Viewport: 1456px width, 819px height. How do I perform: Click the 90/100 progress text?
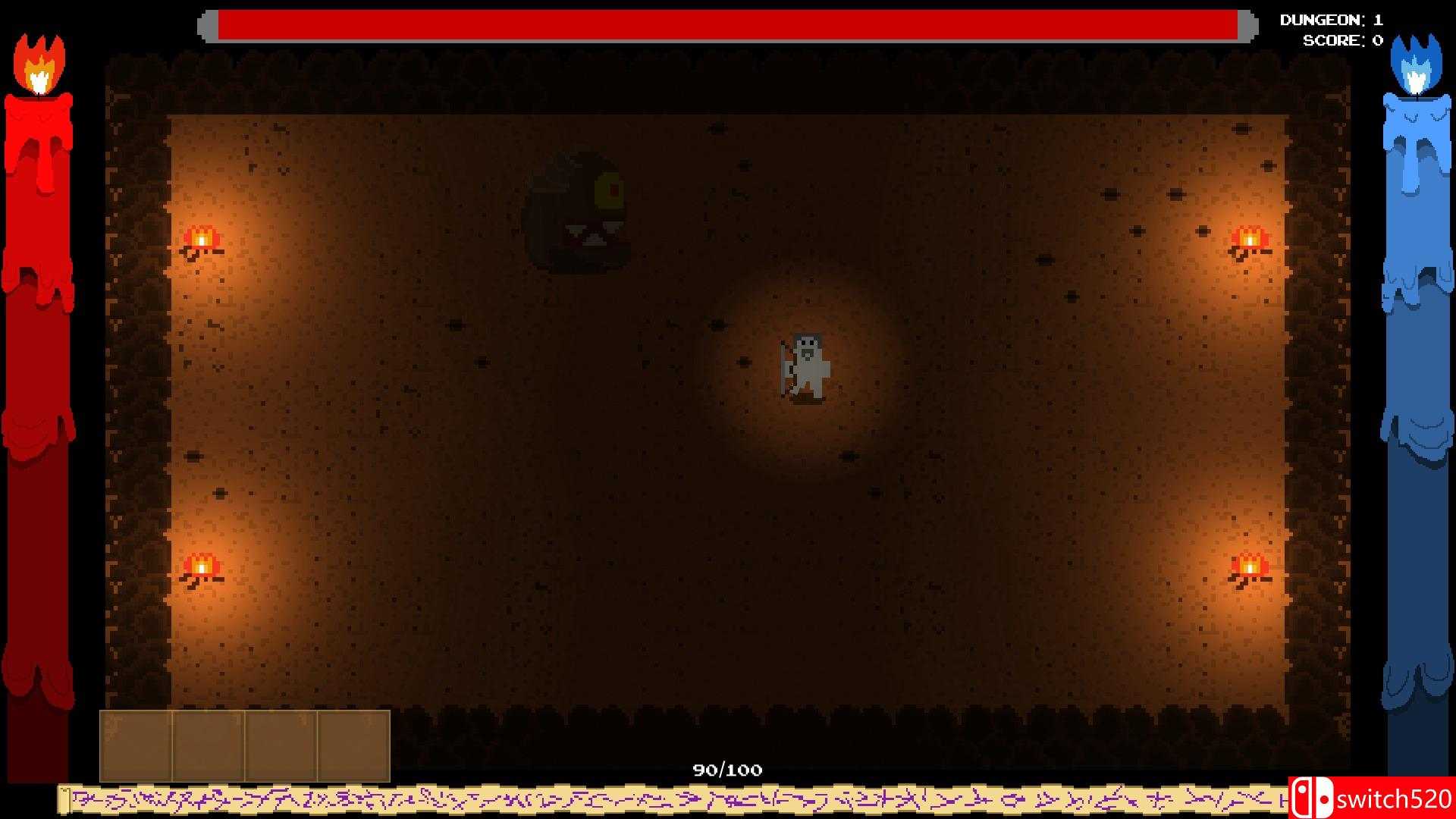pyautogui.click(x=726, y=768)
